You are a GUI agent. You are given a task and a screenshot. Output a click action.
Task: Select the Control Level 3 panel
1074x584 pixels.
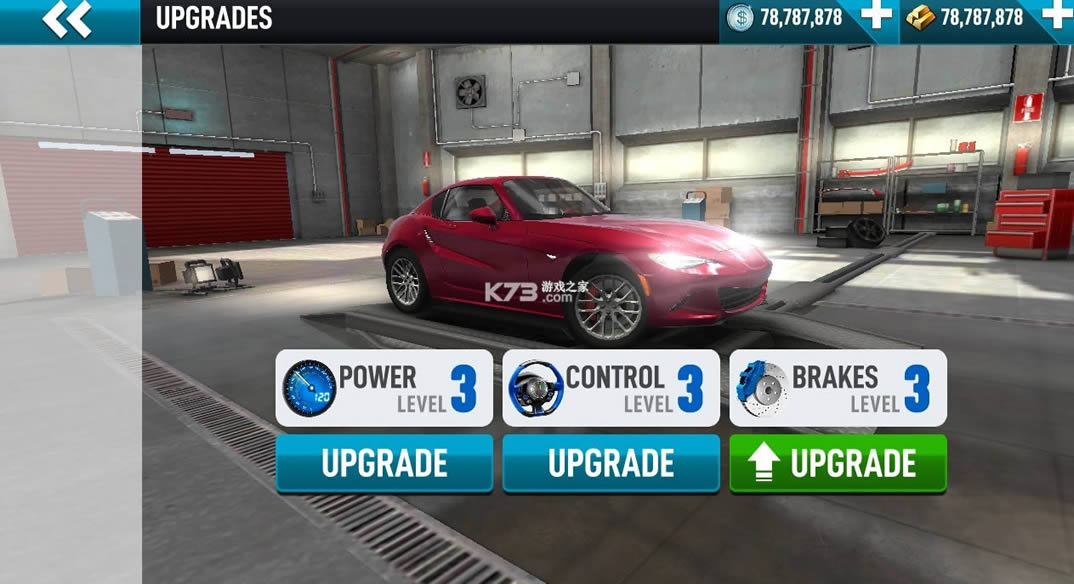(611, 388)
